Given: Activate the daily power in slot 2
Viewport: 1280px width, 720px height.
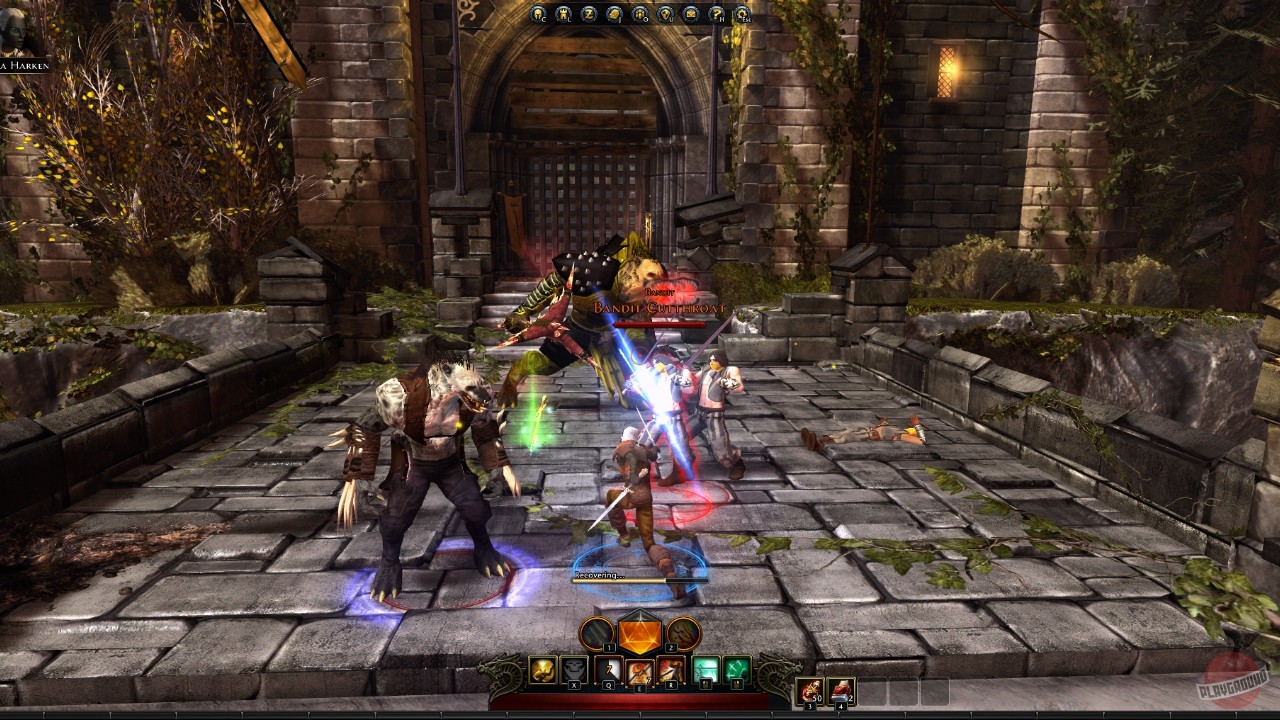Looking at the screenshot, I should click(683, 632).
